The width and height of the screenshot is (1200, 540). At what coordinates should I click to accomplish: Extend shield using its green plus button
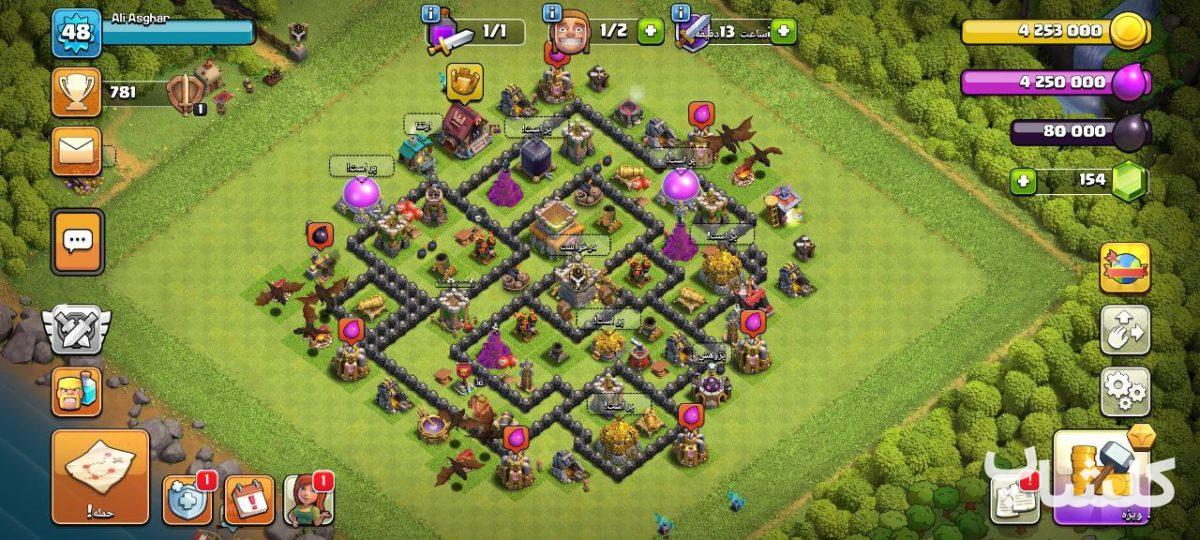[782, 31]
